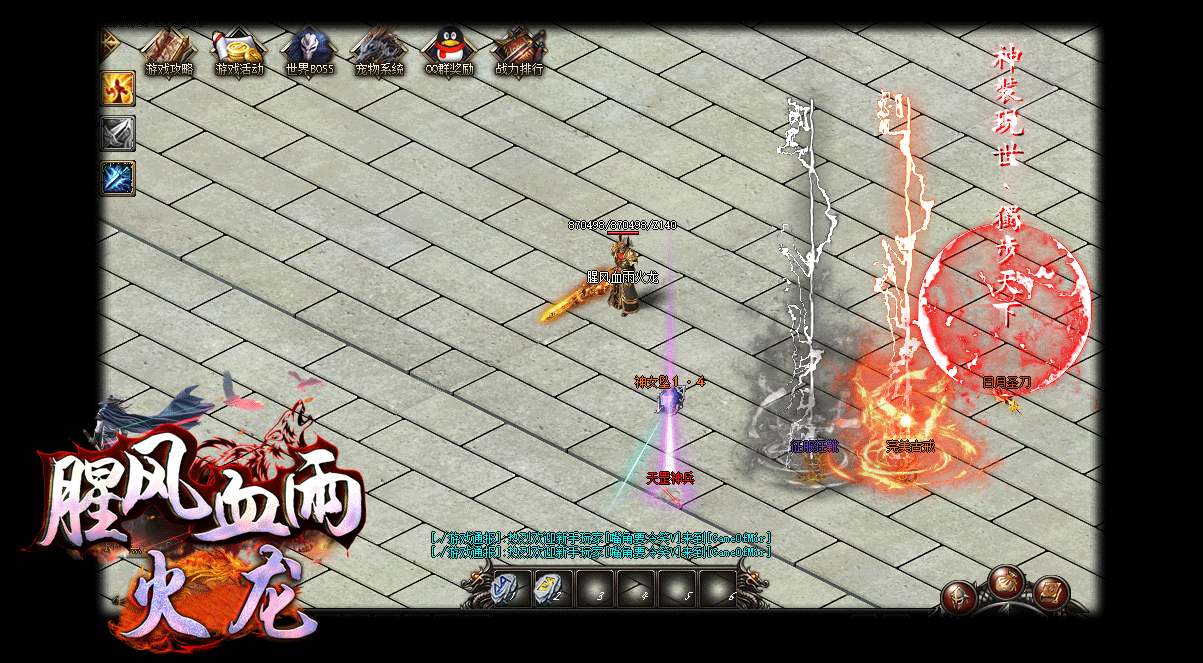The image size is (1203, 663).
Task: Activate the orange fire figure skill icon
Action: 118,89
